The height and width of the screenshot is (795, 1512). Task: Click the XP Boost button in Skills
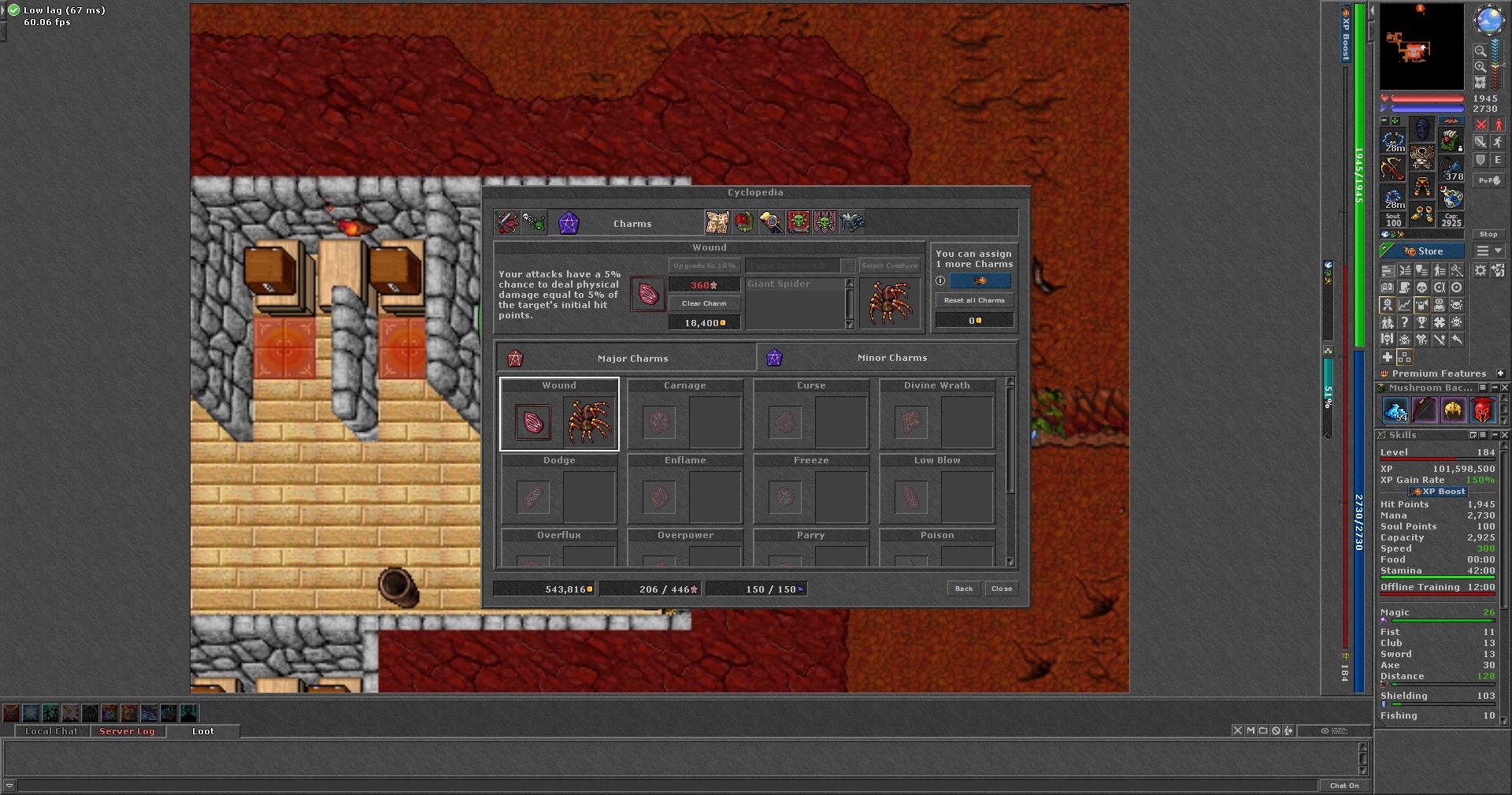coord(1438,492)
